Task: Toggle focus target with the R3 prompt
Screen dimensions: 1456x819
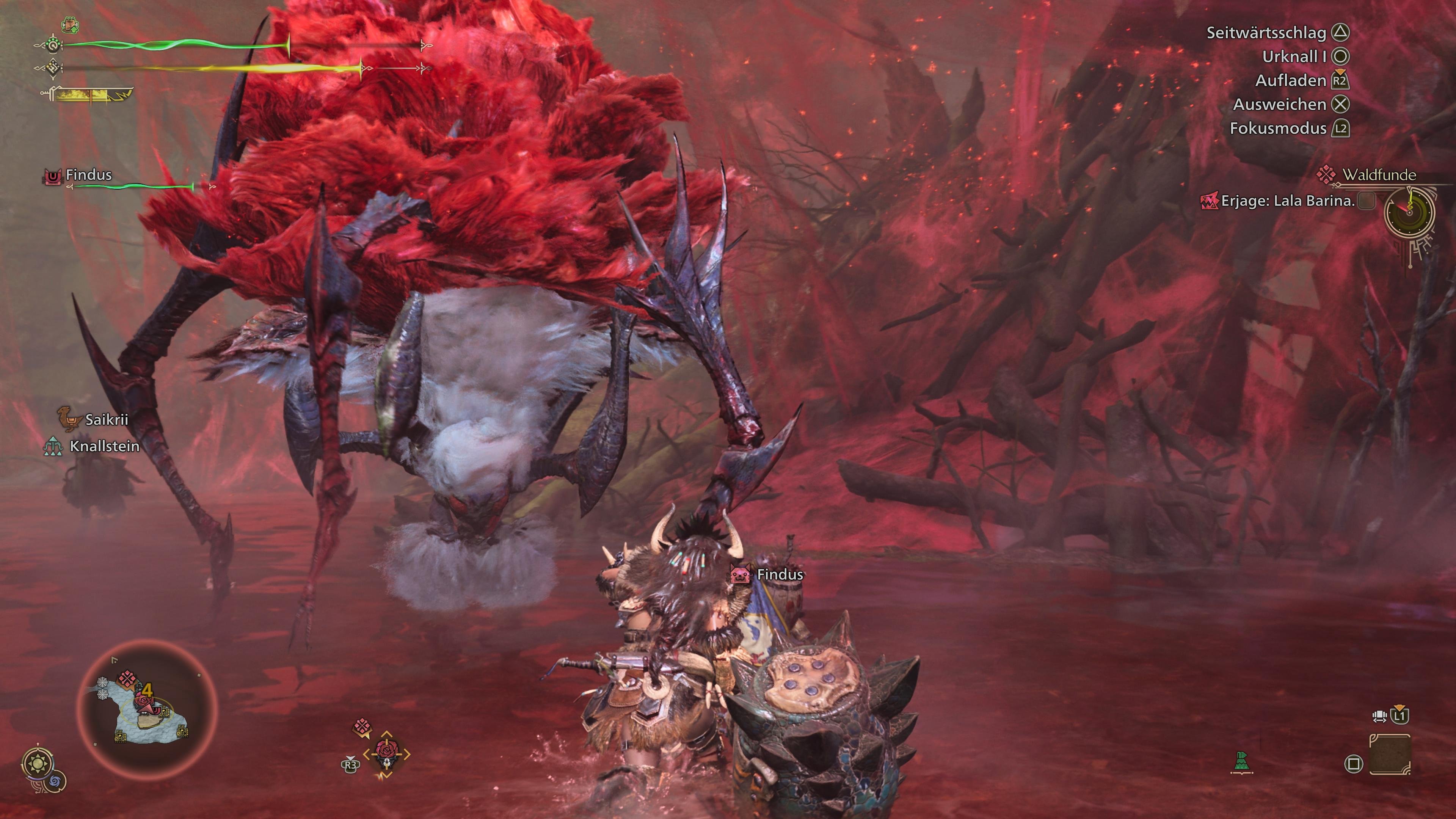Action: click(350, 765)
